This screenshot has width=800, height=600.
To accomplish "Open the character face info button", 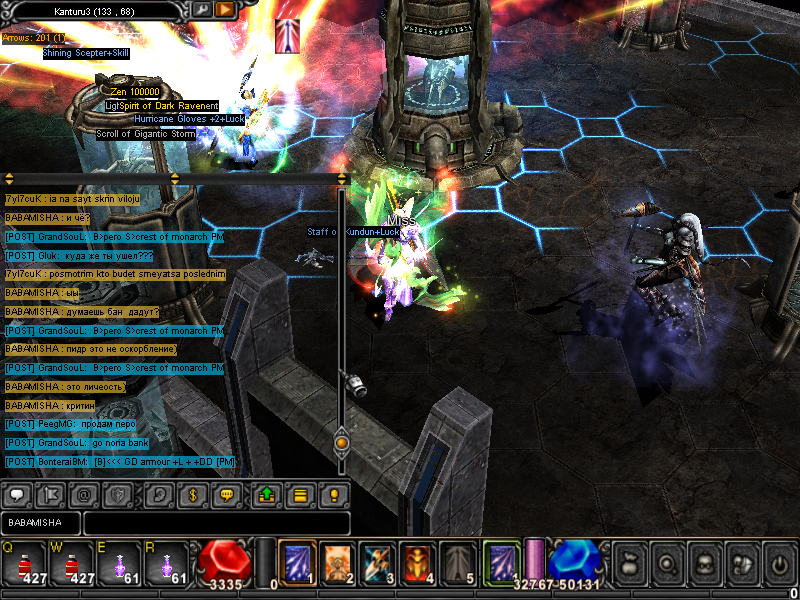I will pyautogui.click(x=703, y=563).
